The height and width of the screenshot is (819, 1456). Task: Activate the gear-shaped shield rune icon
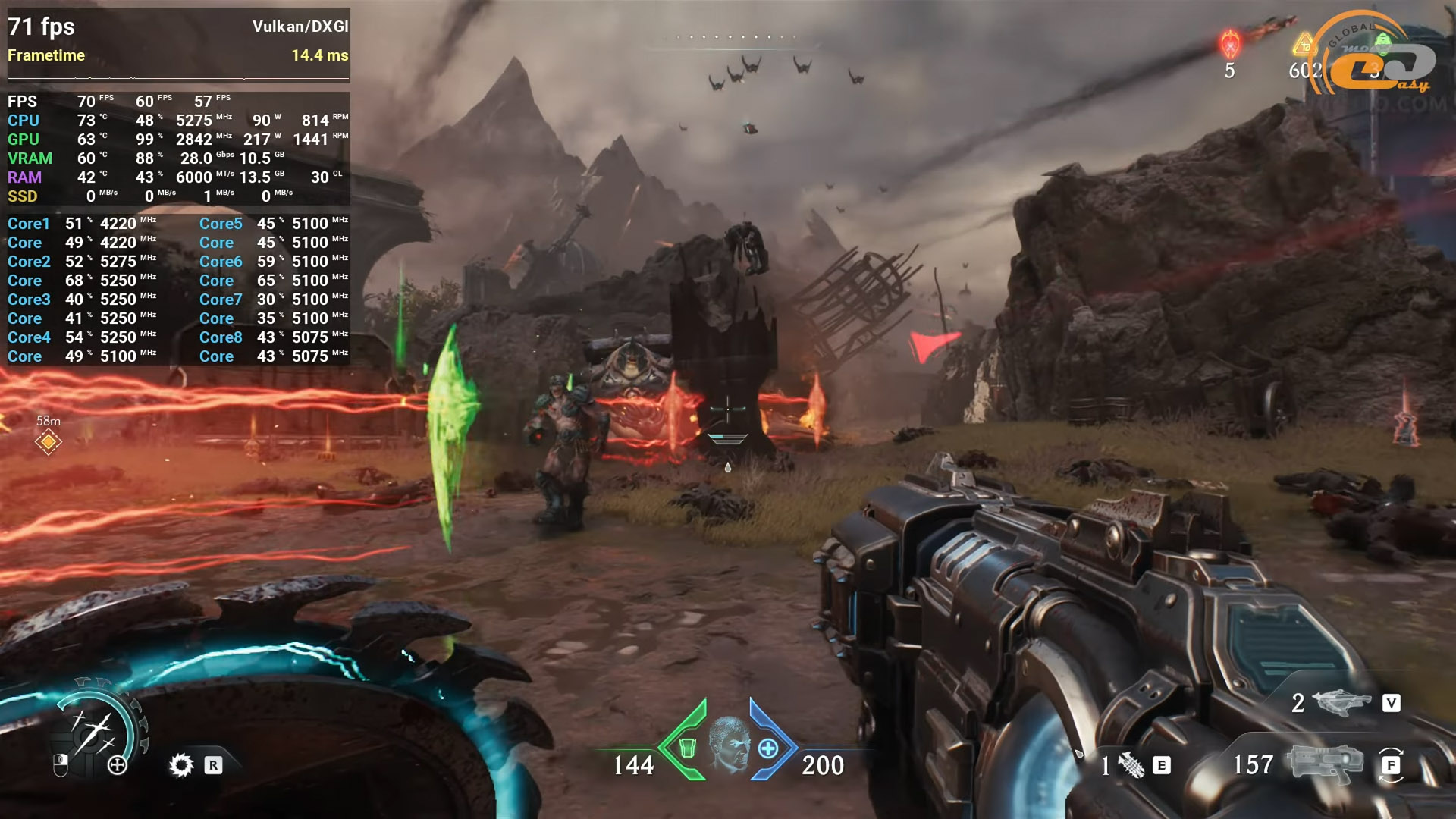click(x=181, y=764)
